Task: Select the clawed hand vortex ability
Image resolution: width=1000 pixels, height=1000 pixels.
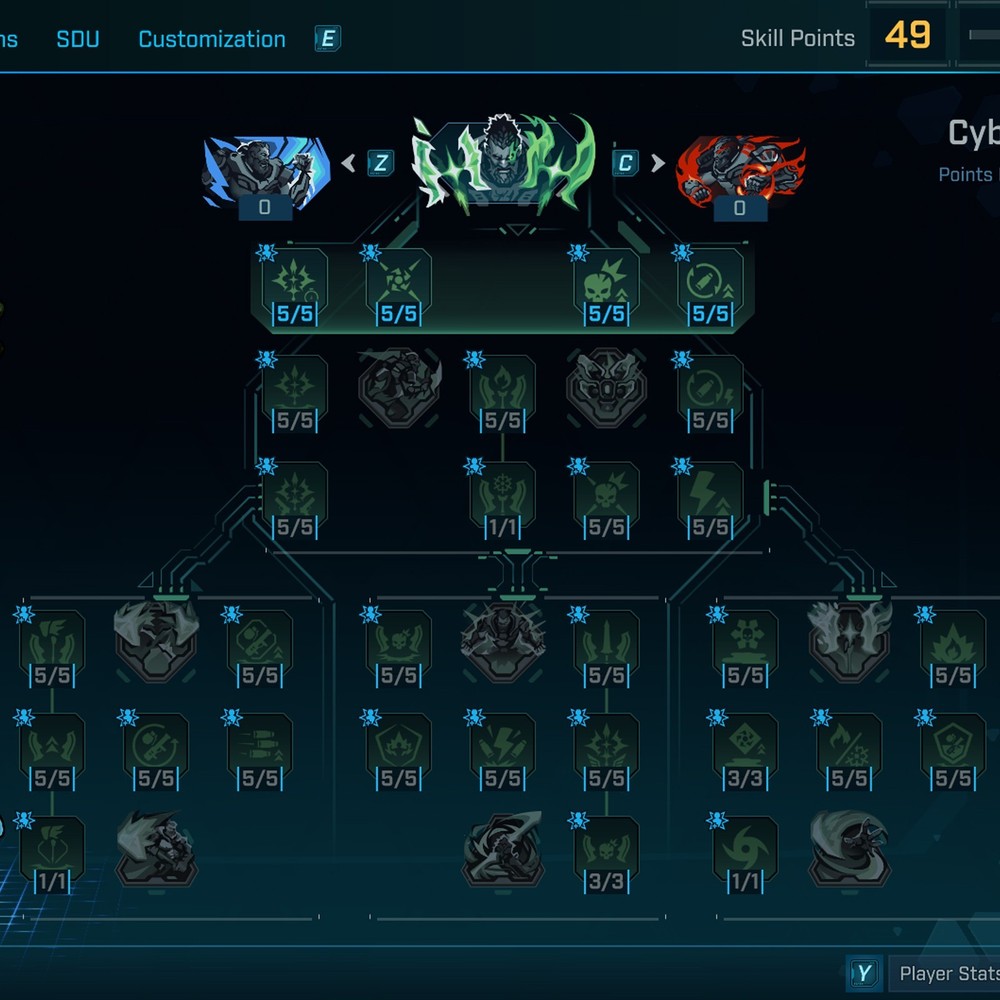Action: pos(503,851)
